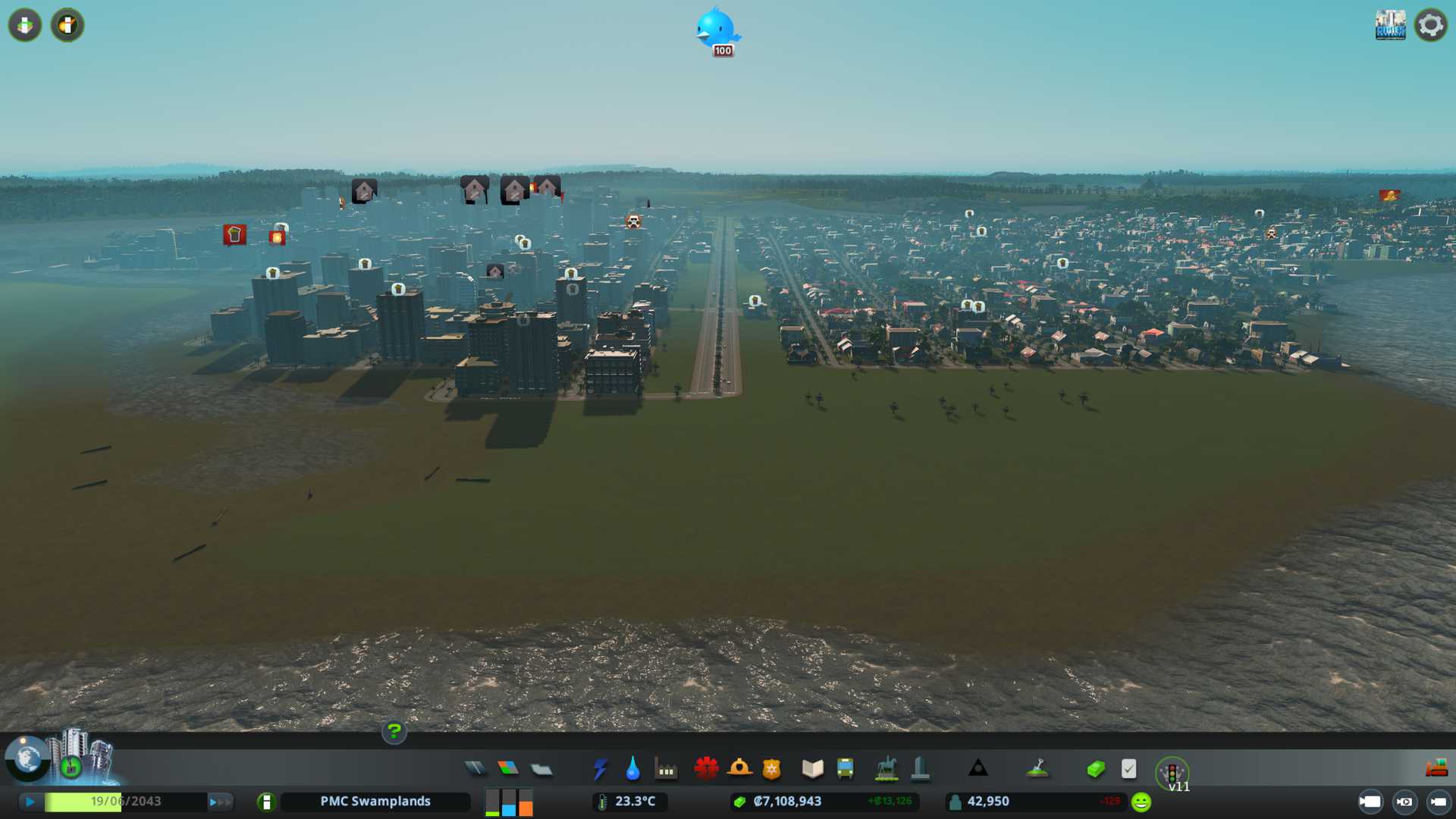Open the green question mark advisor
This screenshot has width=1456, height=819.
coord(394,731)
